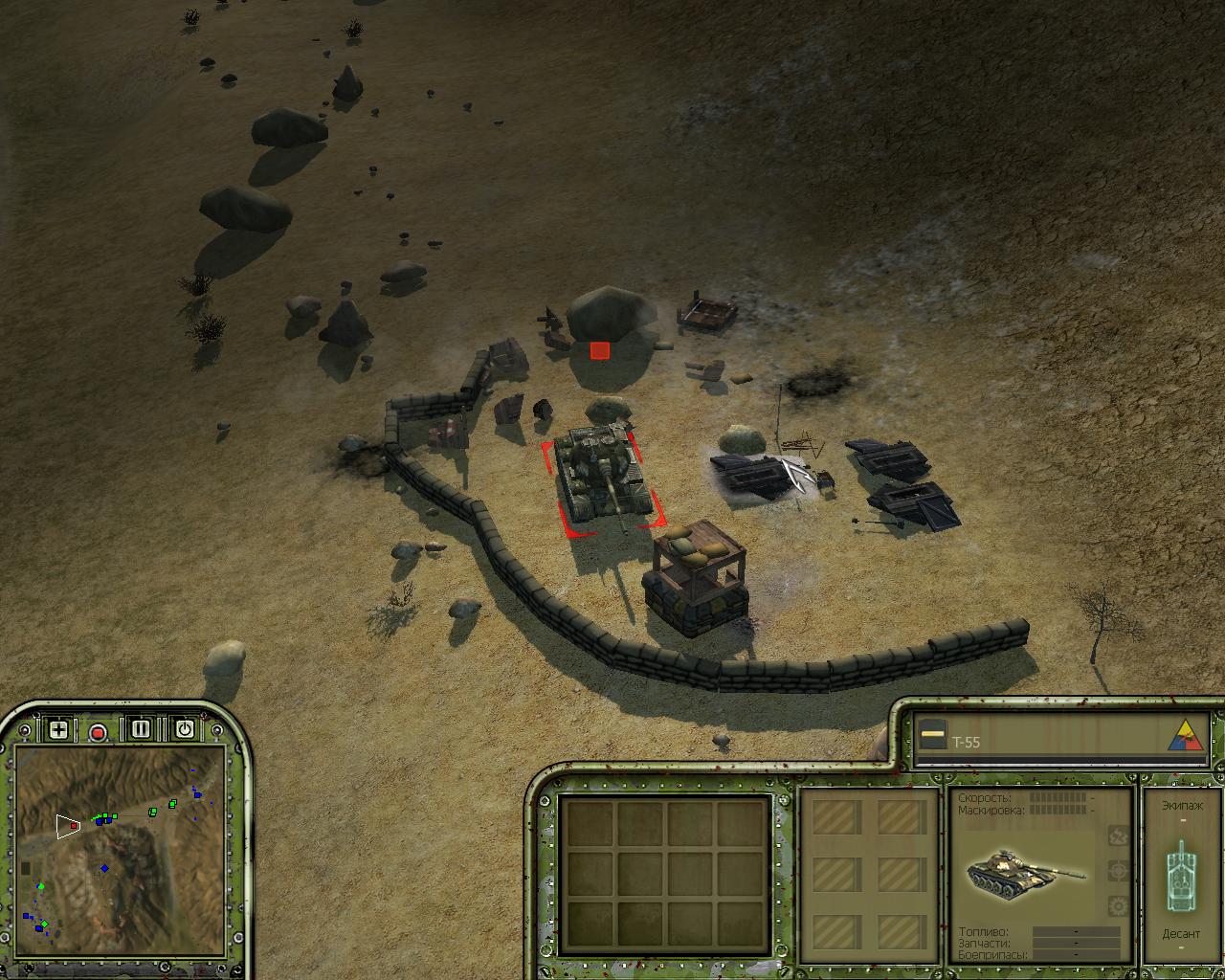
Task: Click the gear icon beside the tank portrait
Action: 1117,905
